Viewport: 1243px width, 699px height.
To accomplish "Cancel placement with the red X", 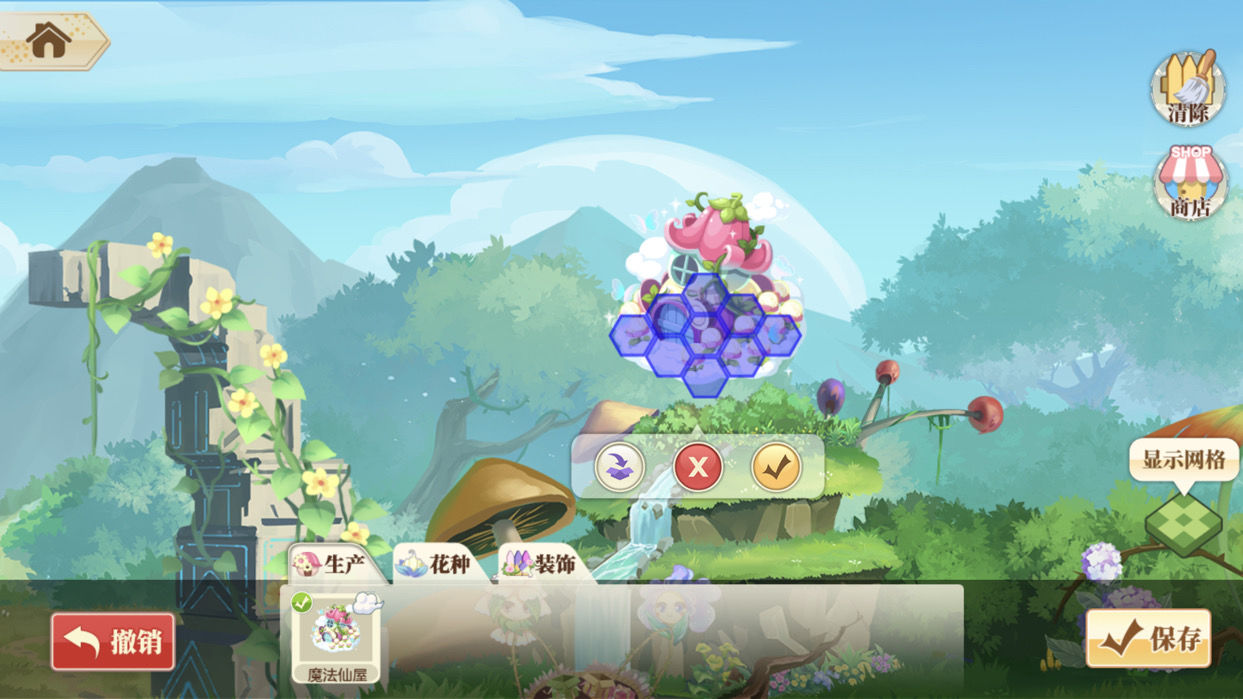I will tap(698, 466).
